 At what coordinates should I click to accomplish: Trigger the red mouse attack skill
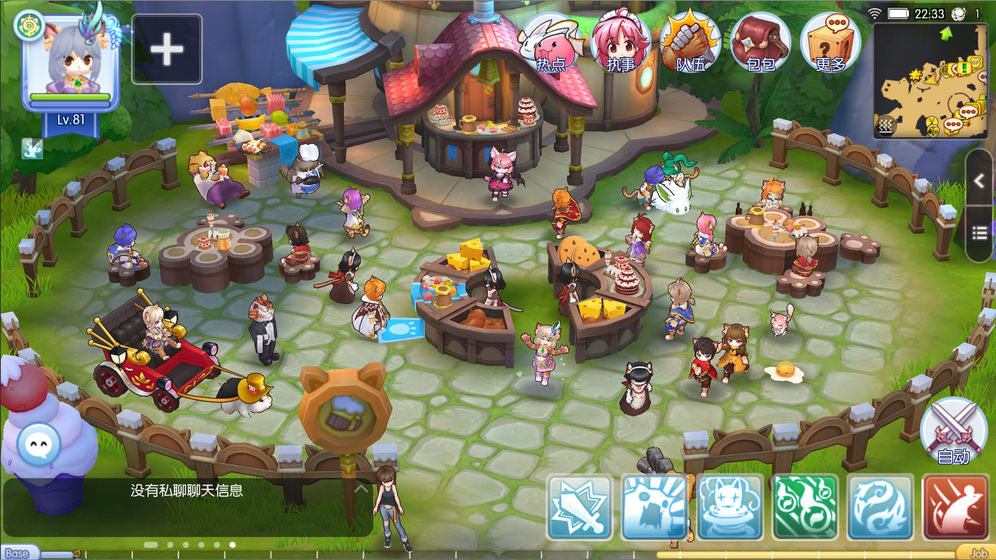click(955, 507)
